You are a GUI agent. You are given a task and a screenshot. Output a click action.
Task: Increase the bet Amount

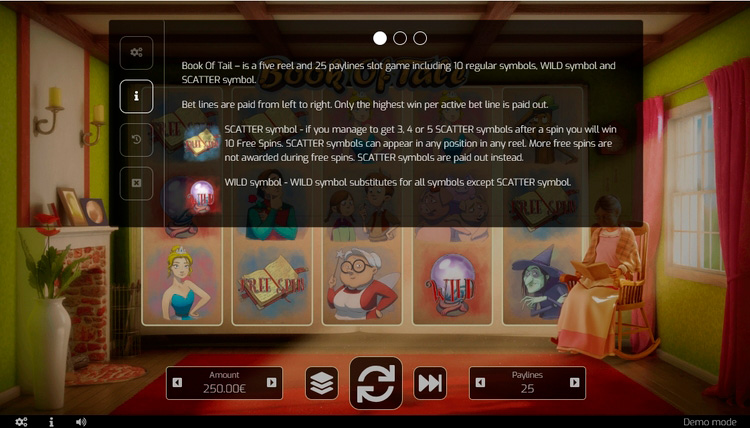pos(271,383)
